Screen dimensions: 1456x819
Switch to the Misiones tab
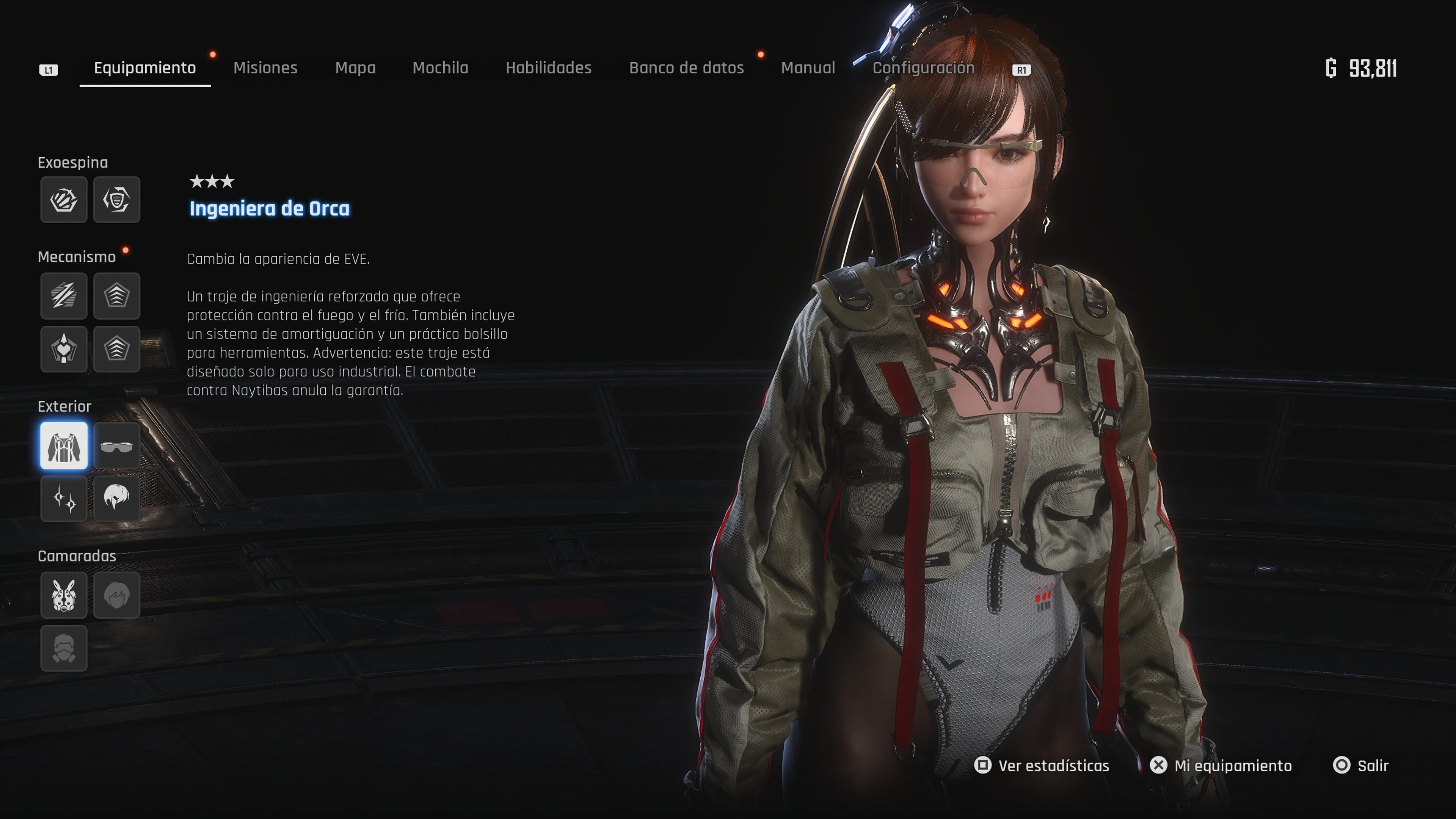click(x=265, y=68)
